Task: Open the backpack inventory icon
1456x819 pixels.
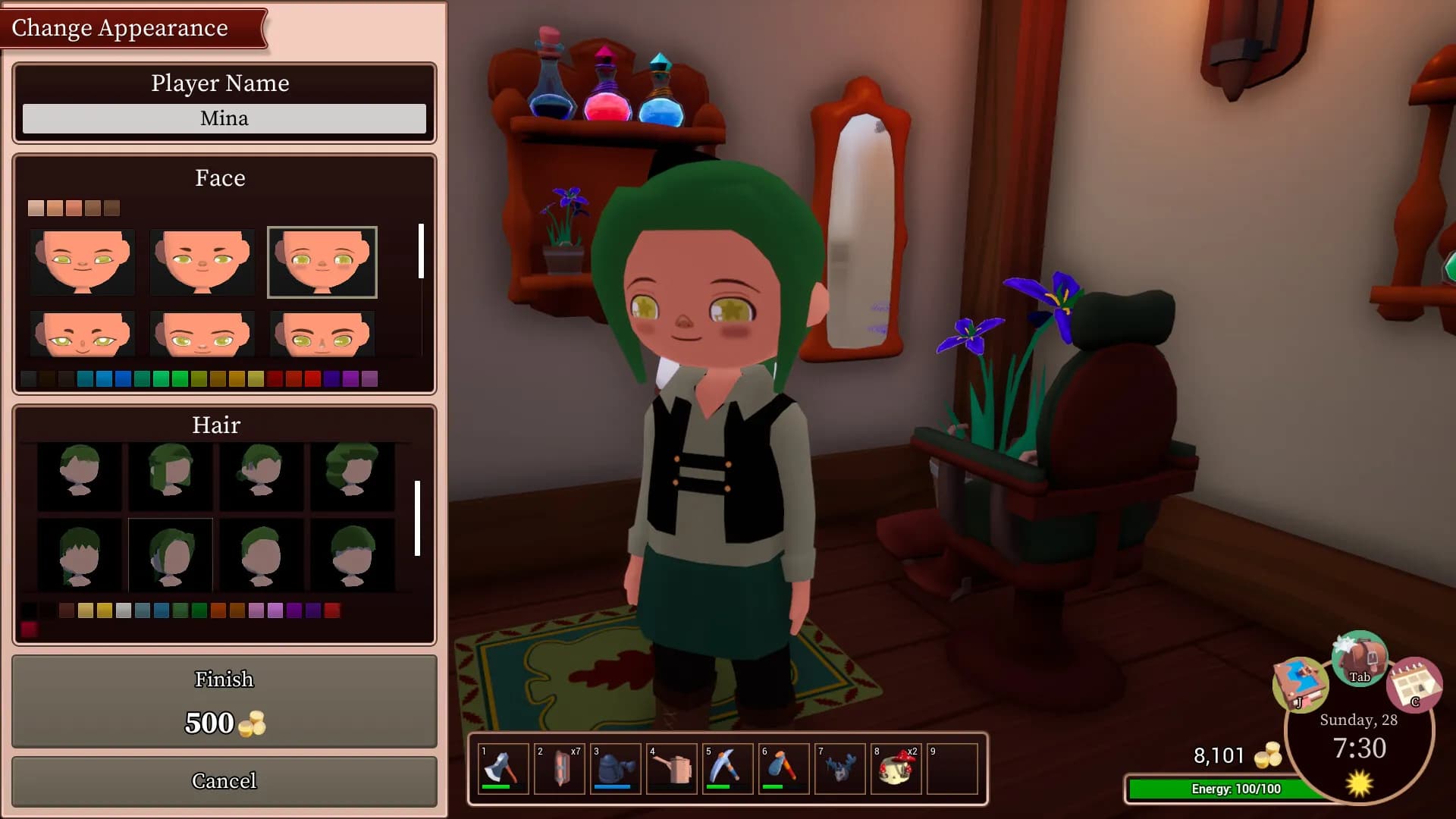Action: tap(1360, 658)
